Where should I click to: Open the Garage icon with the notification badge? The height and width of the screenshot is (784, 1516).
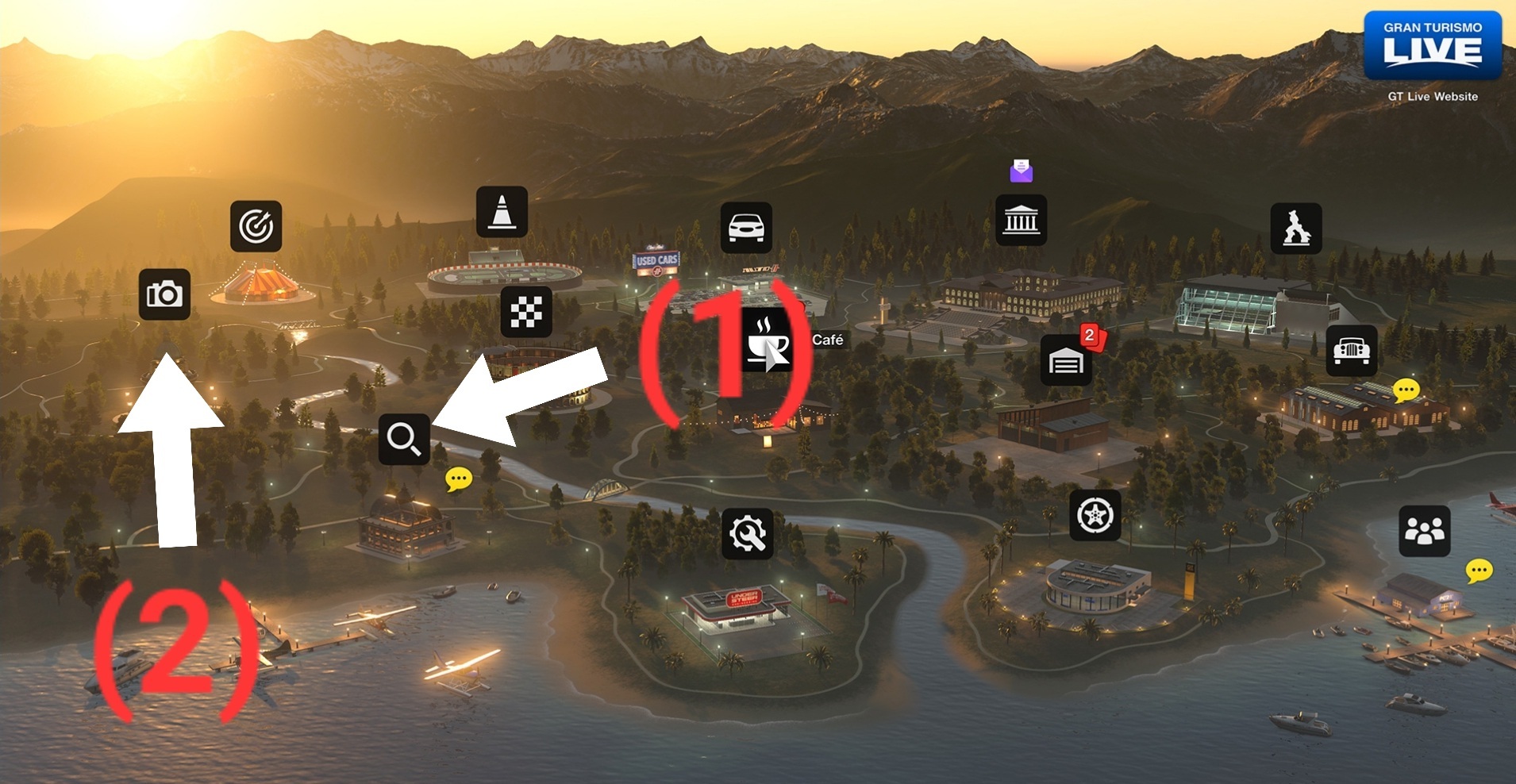point(1066,361)
